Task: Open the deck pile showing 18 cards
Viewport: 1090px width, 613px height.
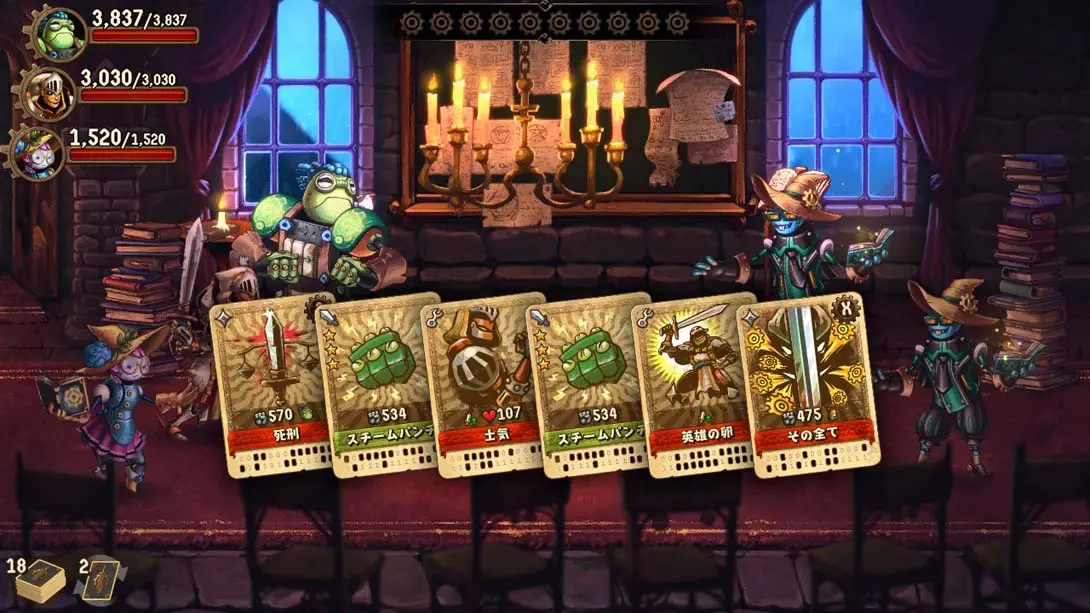Action: (42, 582)
